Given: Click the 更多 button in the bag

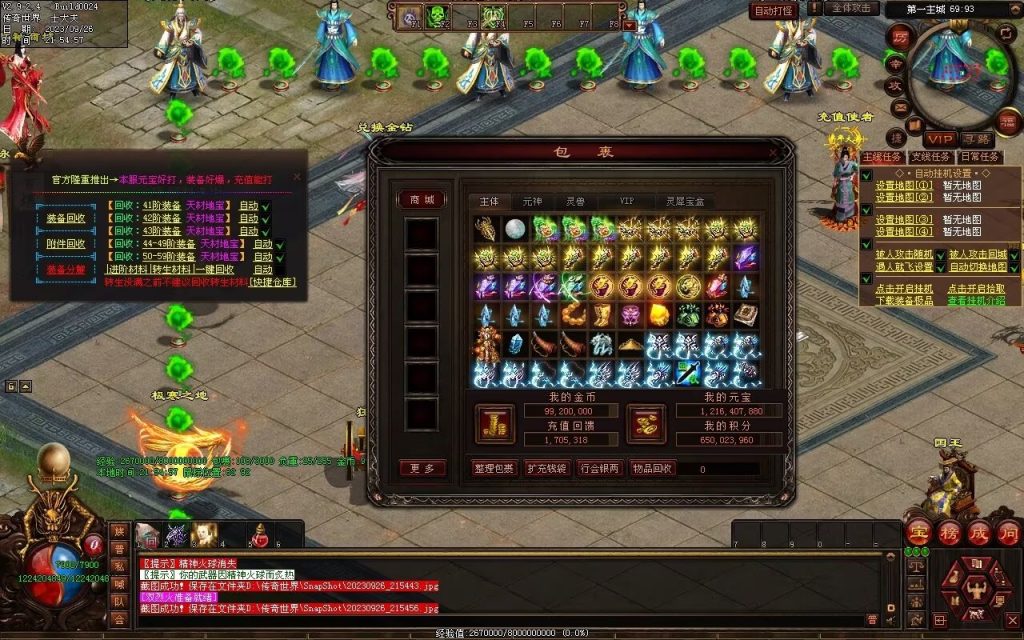Looking at the screenshot, I should (x=421, y=468).
